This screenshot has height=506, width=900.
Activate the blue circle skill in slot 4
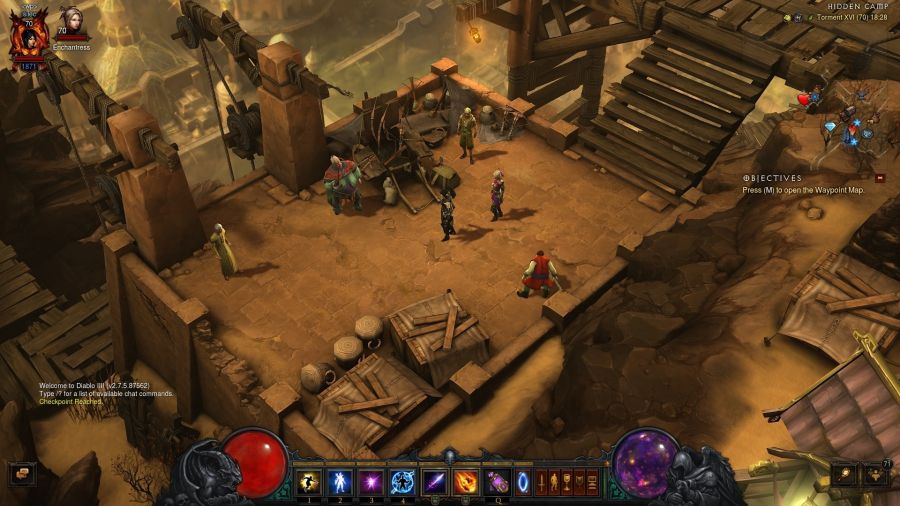(x=402, y=482)
